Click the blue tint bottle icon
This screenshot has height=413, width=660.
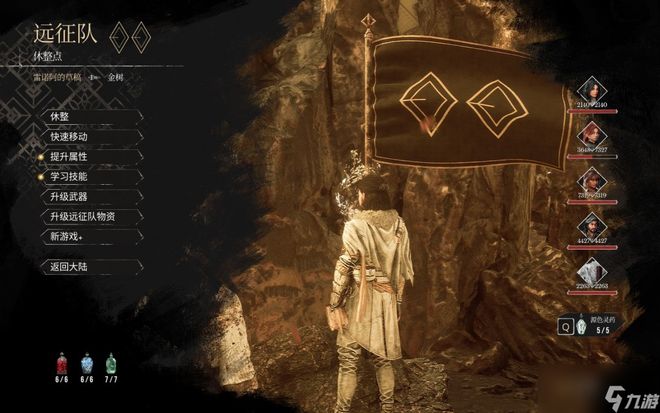tap(87, 363)
